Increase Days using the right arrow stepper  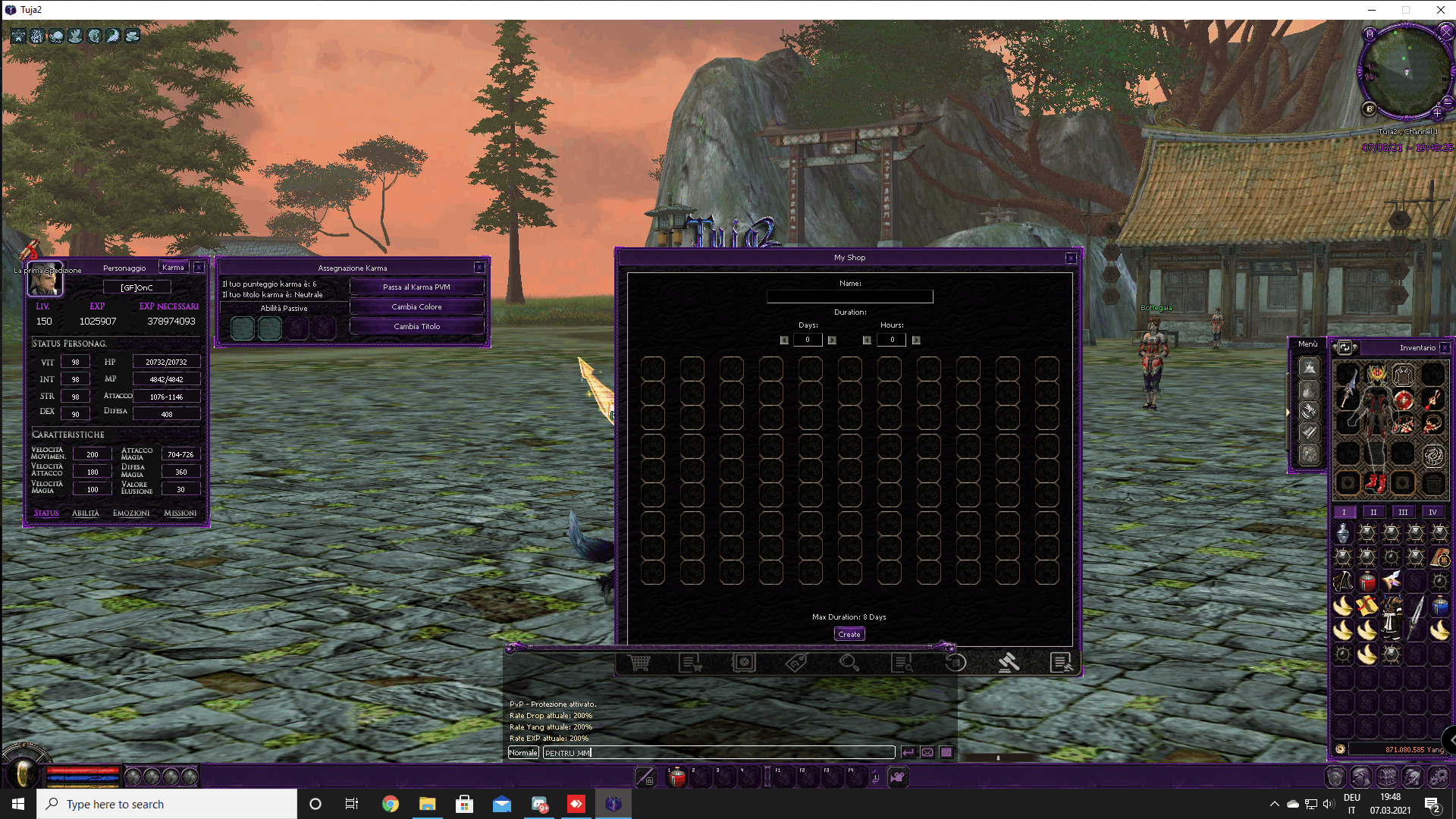tap(832, 340)
